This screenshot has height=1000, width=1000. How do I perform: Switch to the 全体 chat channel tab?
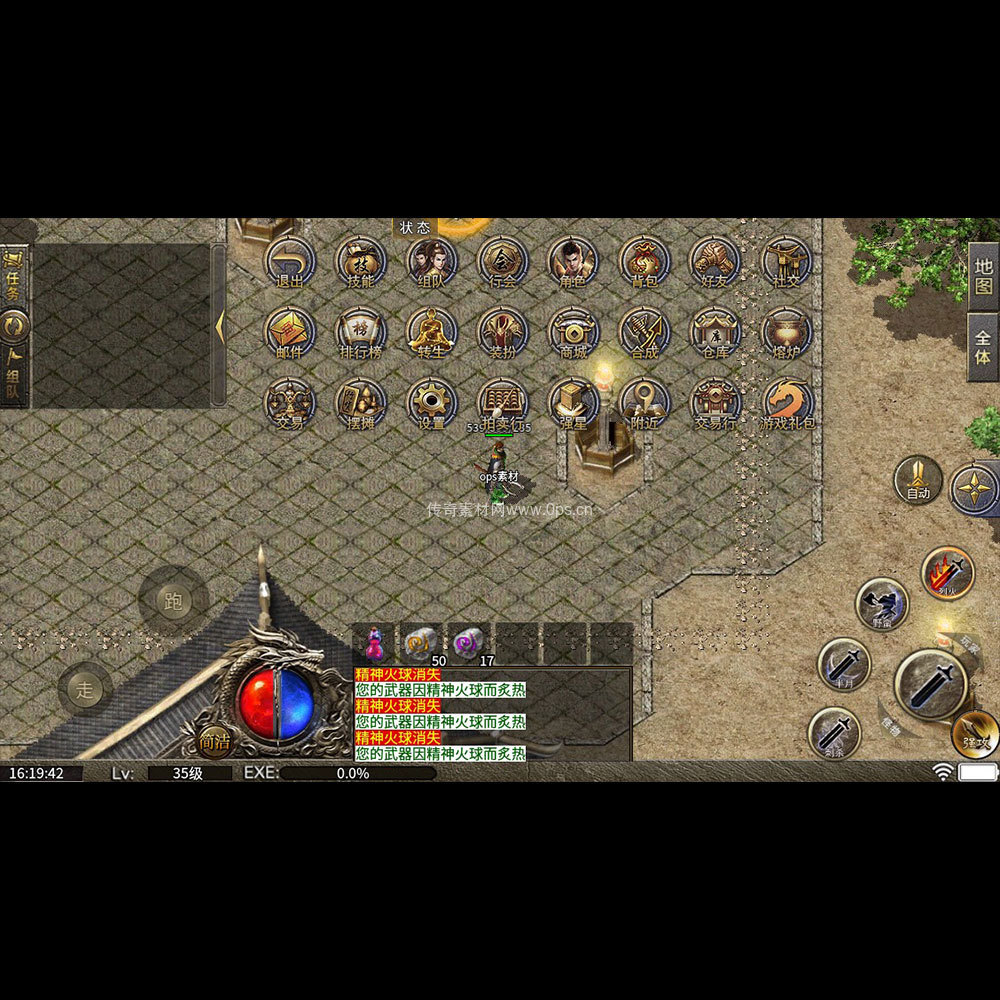(x=983, y=346)
